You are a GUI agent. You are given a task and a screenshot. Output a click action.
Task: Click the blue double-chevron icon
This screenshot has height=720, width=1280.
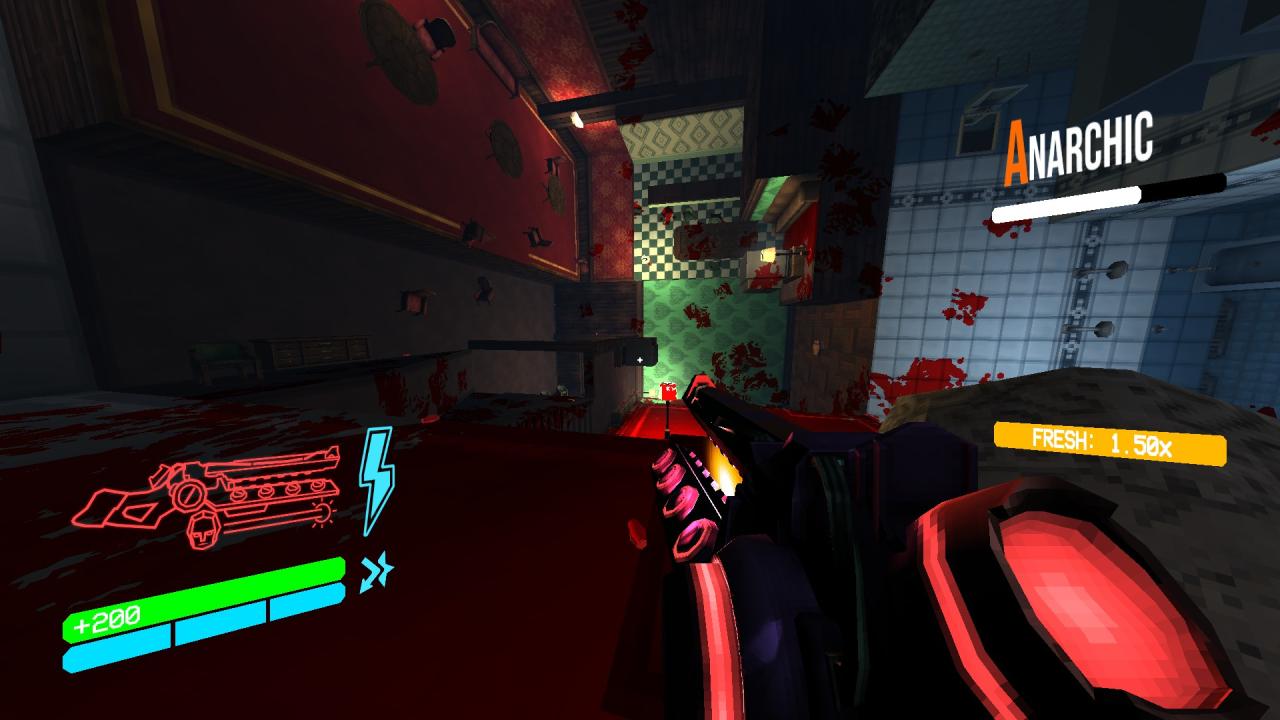pyautogui.click(x=376, y=572)
